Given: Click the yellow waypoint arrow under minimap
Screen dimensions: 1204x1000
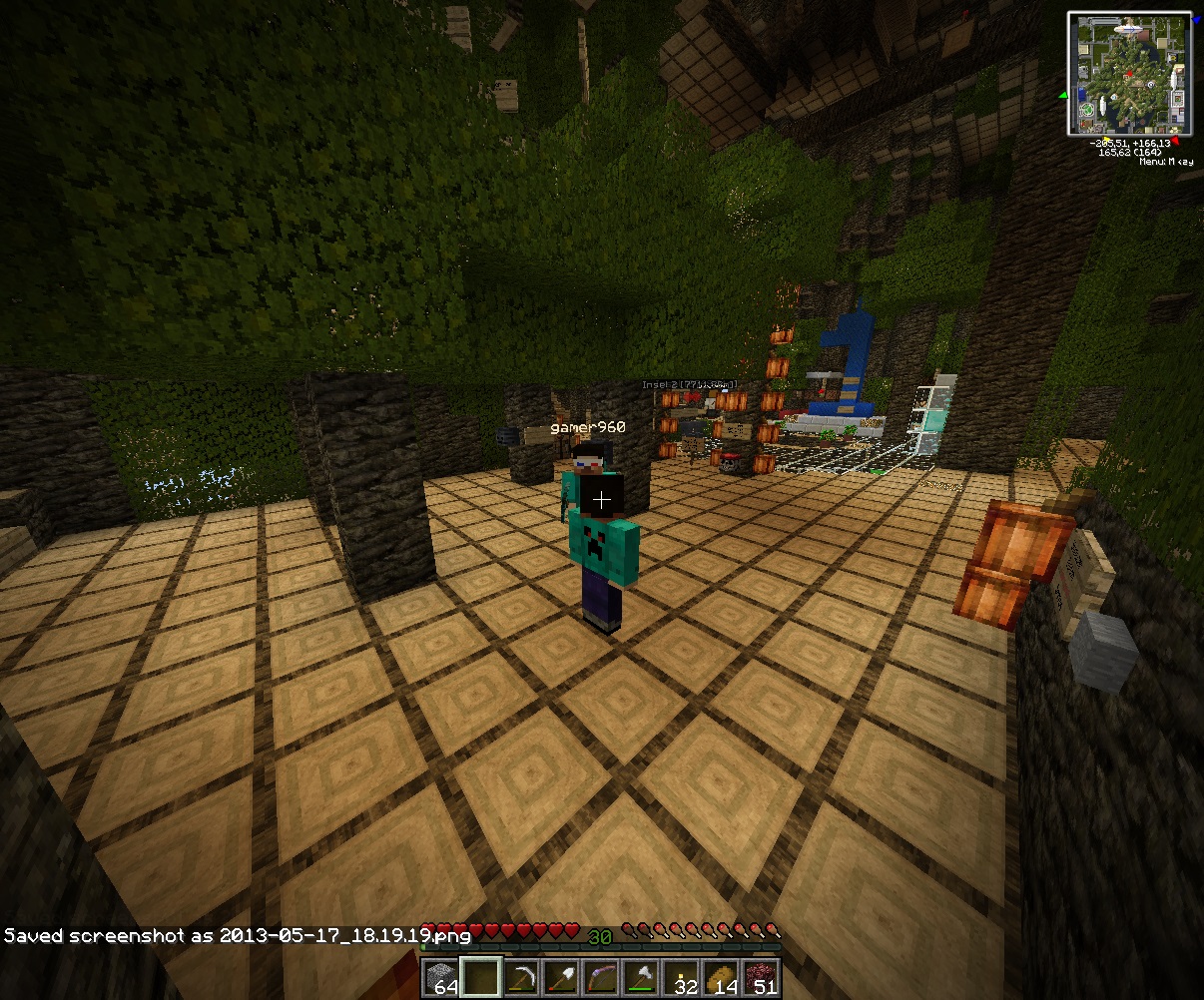Looking at the screenshot, I should 1108,141.
